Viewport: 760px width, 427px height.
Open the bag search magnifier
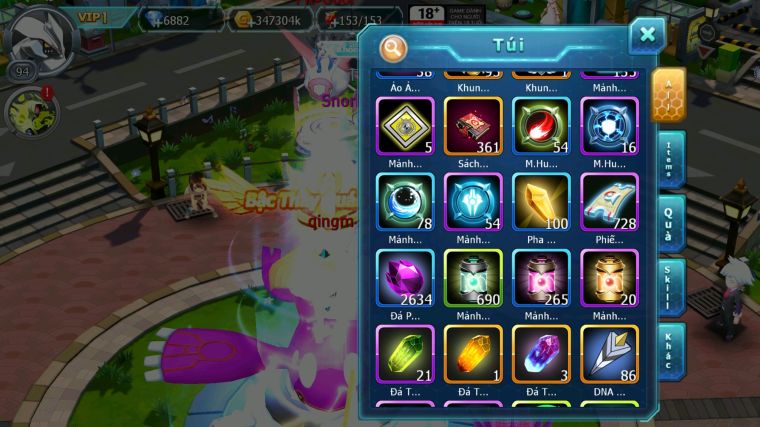coord(393,47)
